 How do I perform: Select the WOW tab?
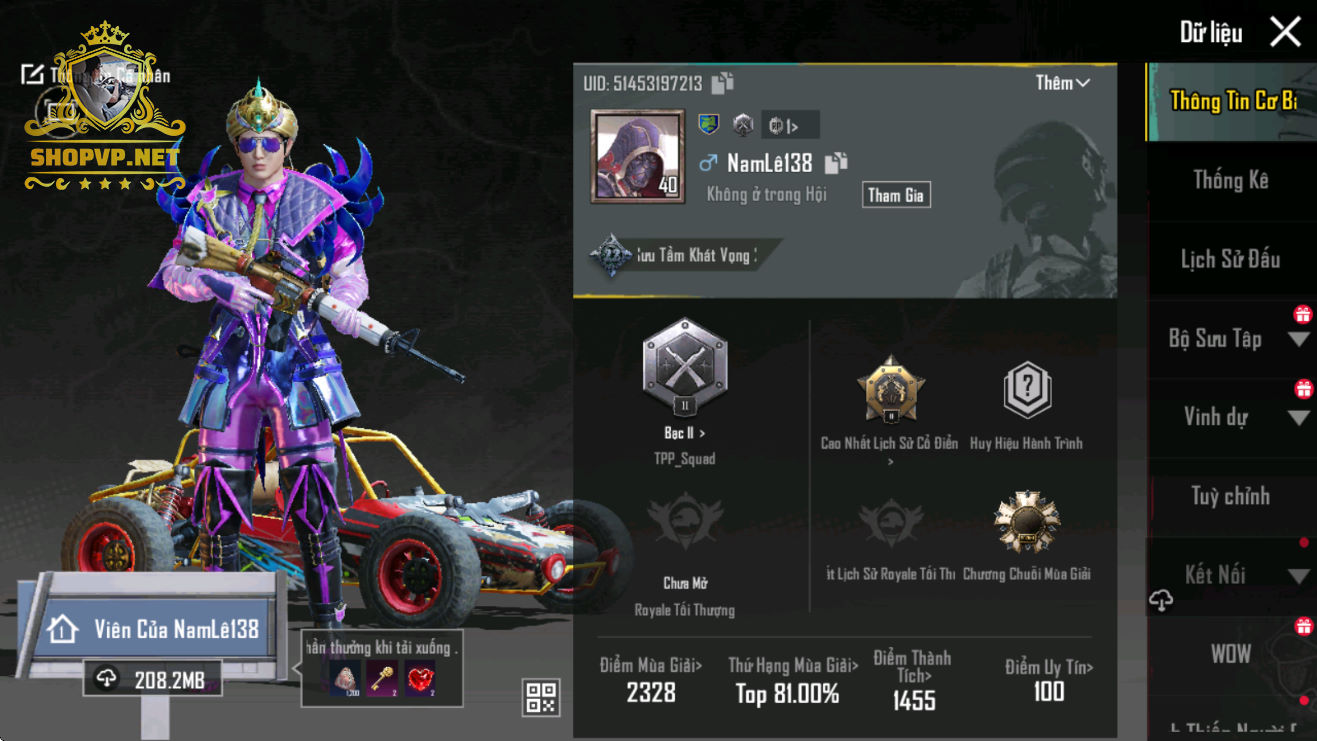click(1230, 654)
